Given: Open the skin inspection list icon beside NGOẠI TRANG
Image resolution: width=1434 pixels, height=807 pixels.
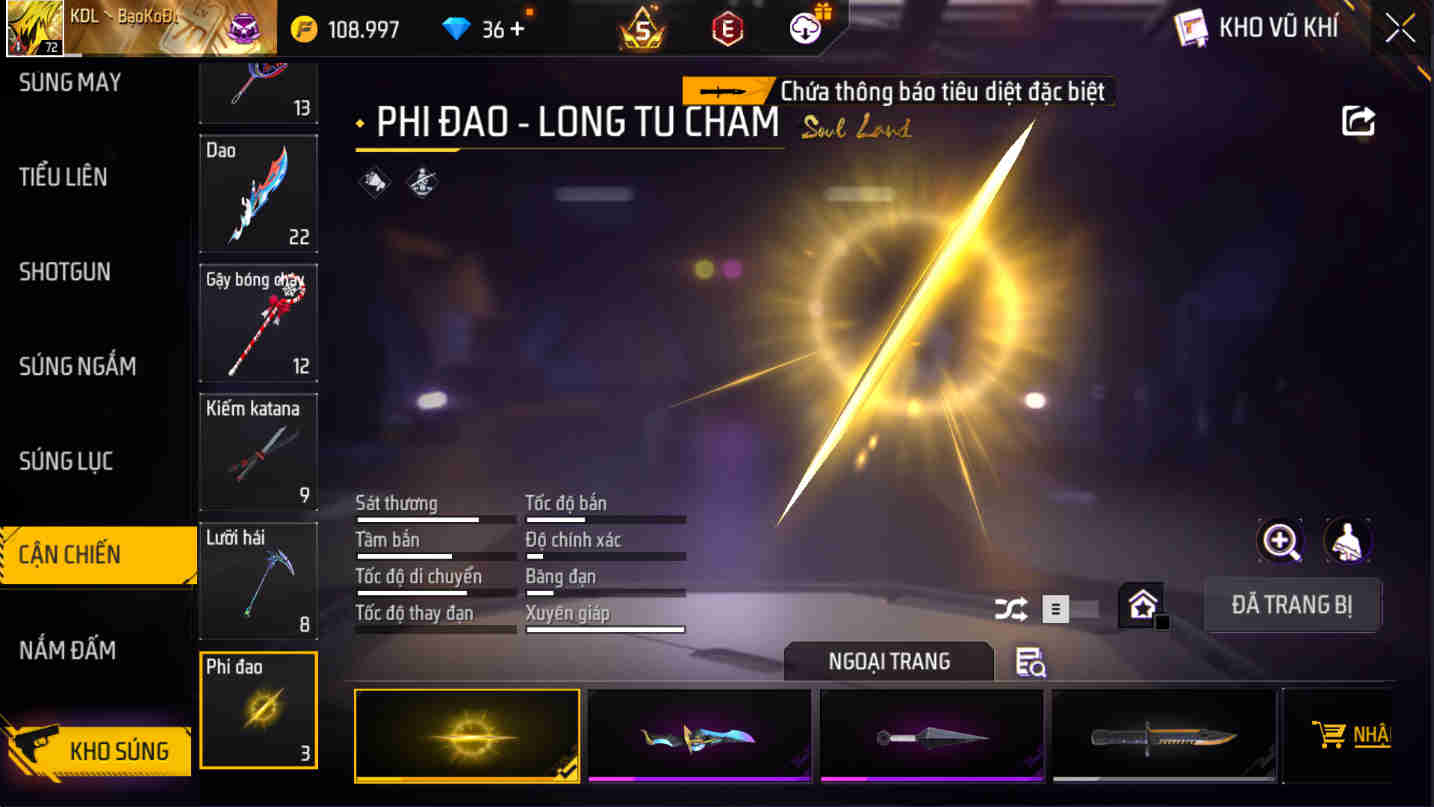Looking at the screenshot, I should pos(1029,662).
